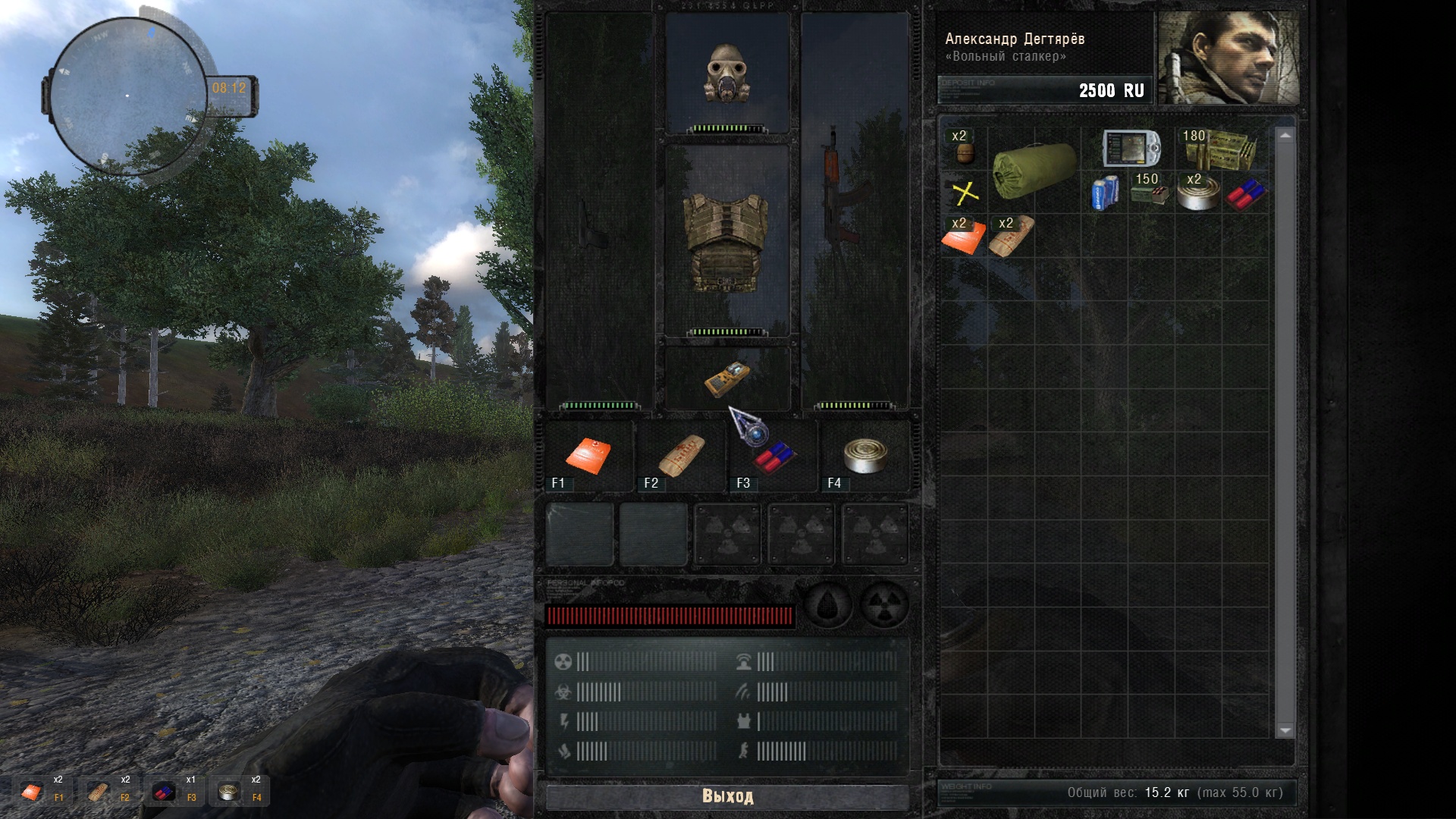Viewport: 1456px width, 819px height.
Task: Select the gas mask helmet slot
Action: [727, 73]
